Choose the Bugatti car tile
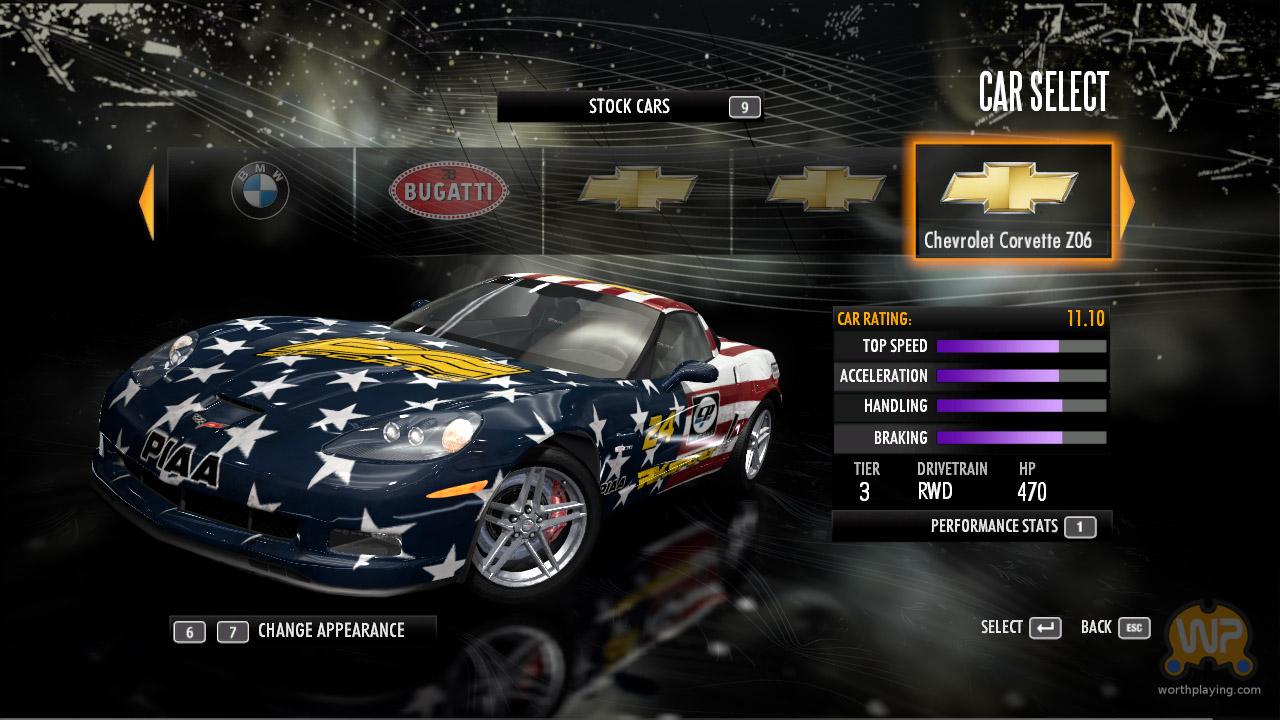 click(x=448, y=190)
